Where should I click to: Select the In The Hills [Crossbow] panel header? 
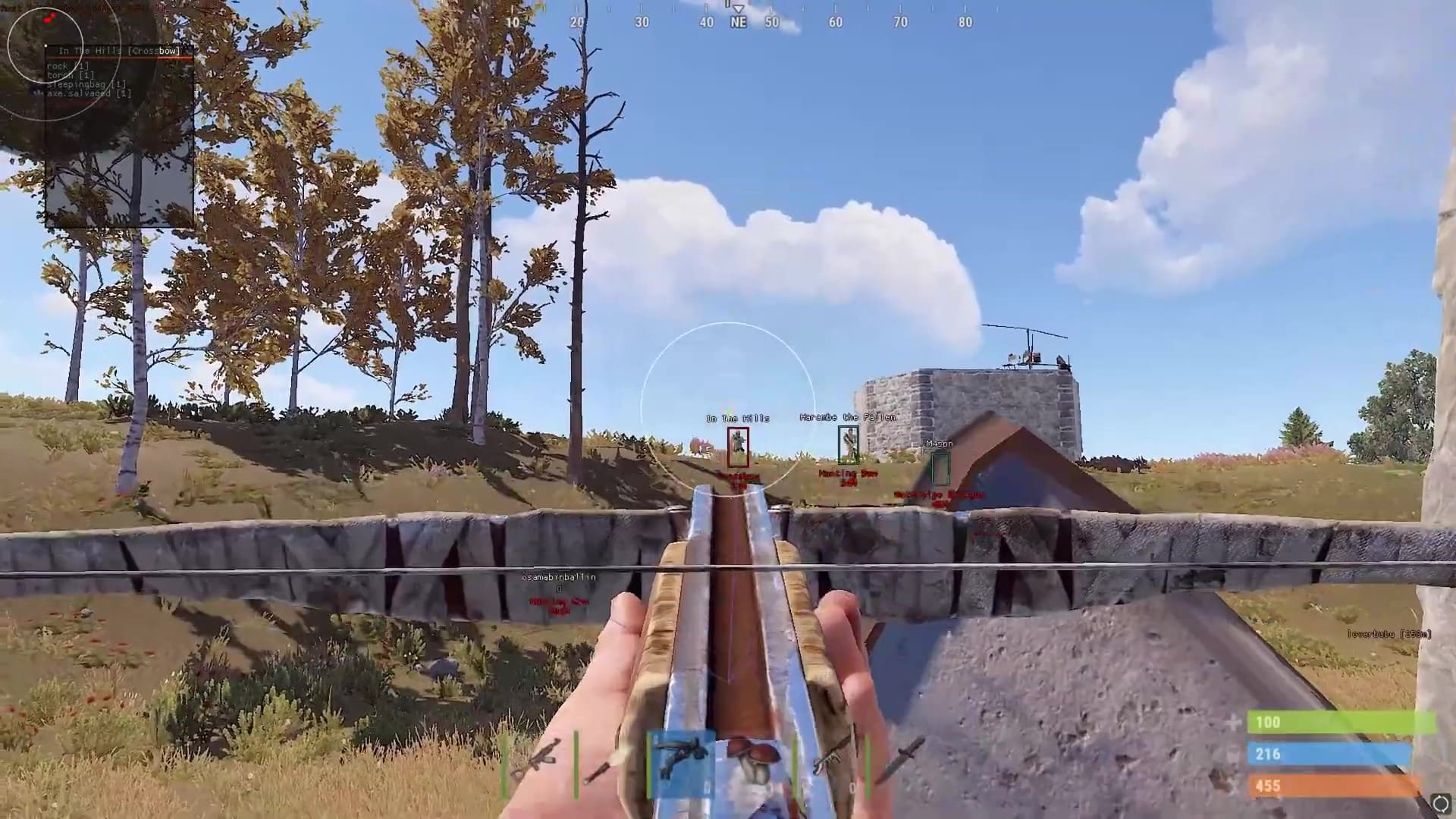(119, 51)
